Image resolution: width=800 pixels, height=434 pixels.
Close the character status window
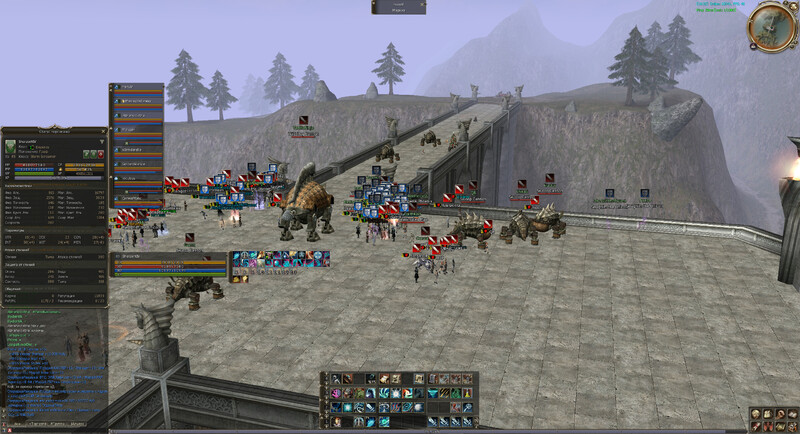click(x=104, y=131)
